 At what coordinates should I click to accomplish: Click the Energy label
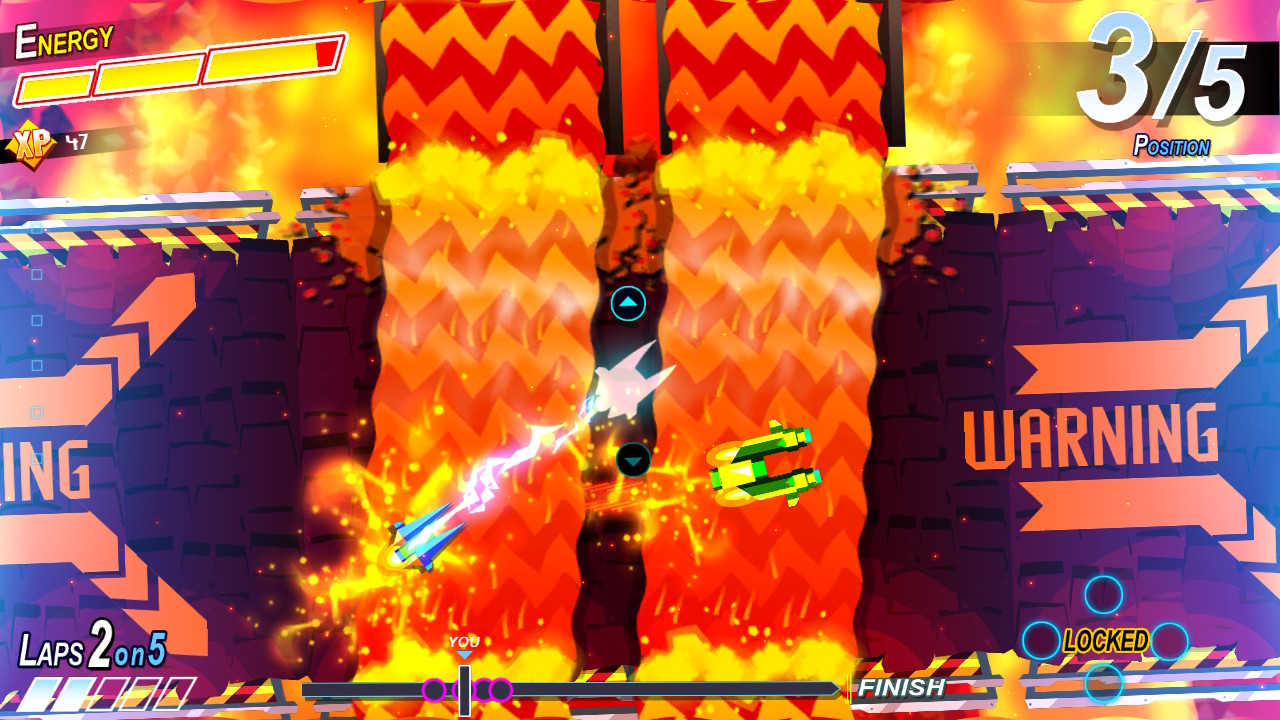[x=62, y=40]
